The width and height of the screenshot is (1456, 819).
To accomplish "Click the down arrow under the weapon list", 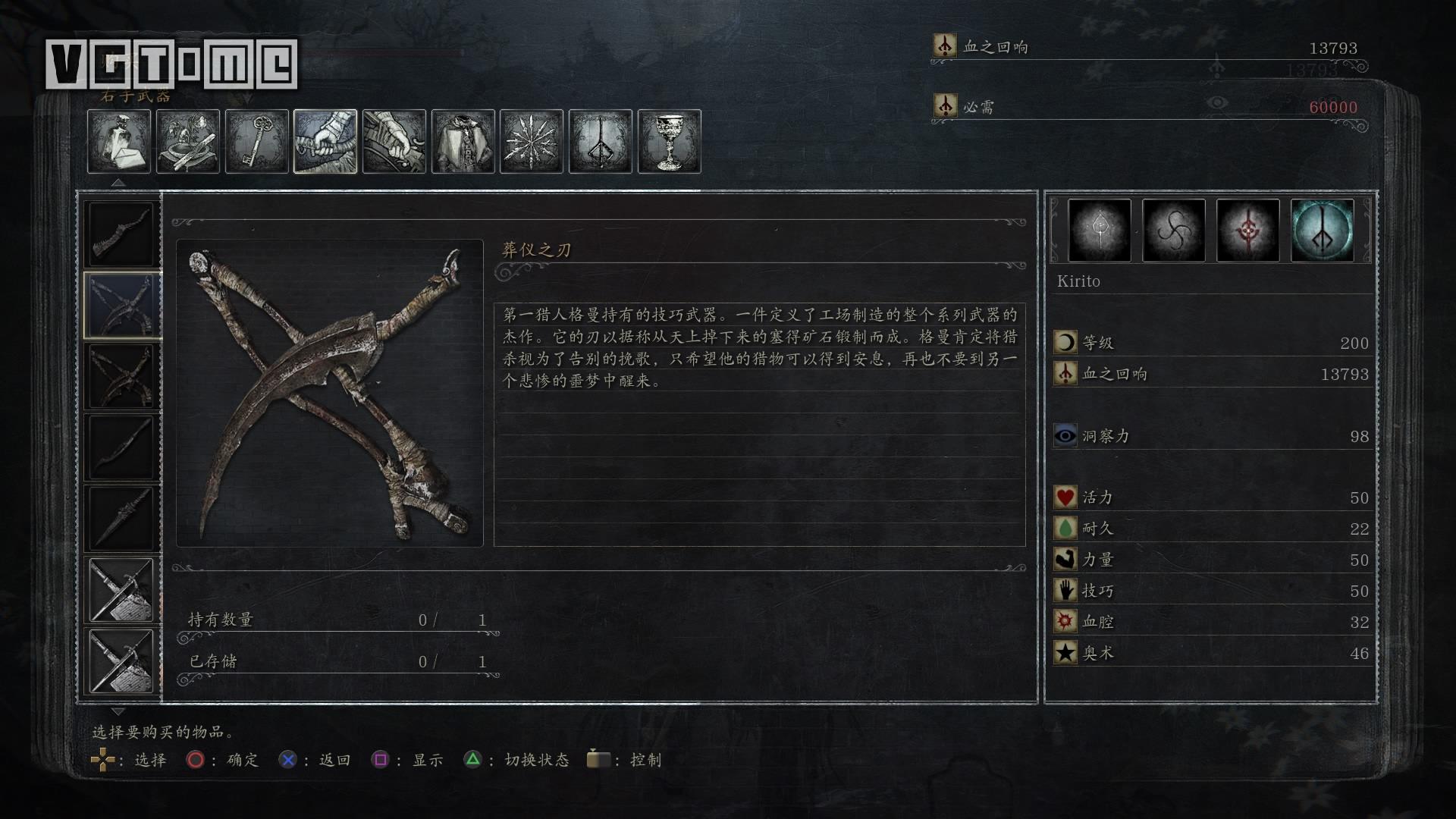I will [118, 711].
